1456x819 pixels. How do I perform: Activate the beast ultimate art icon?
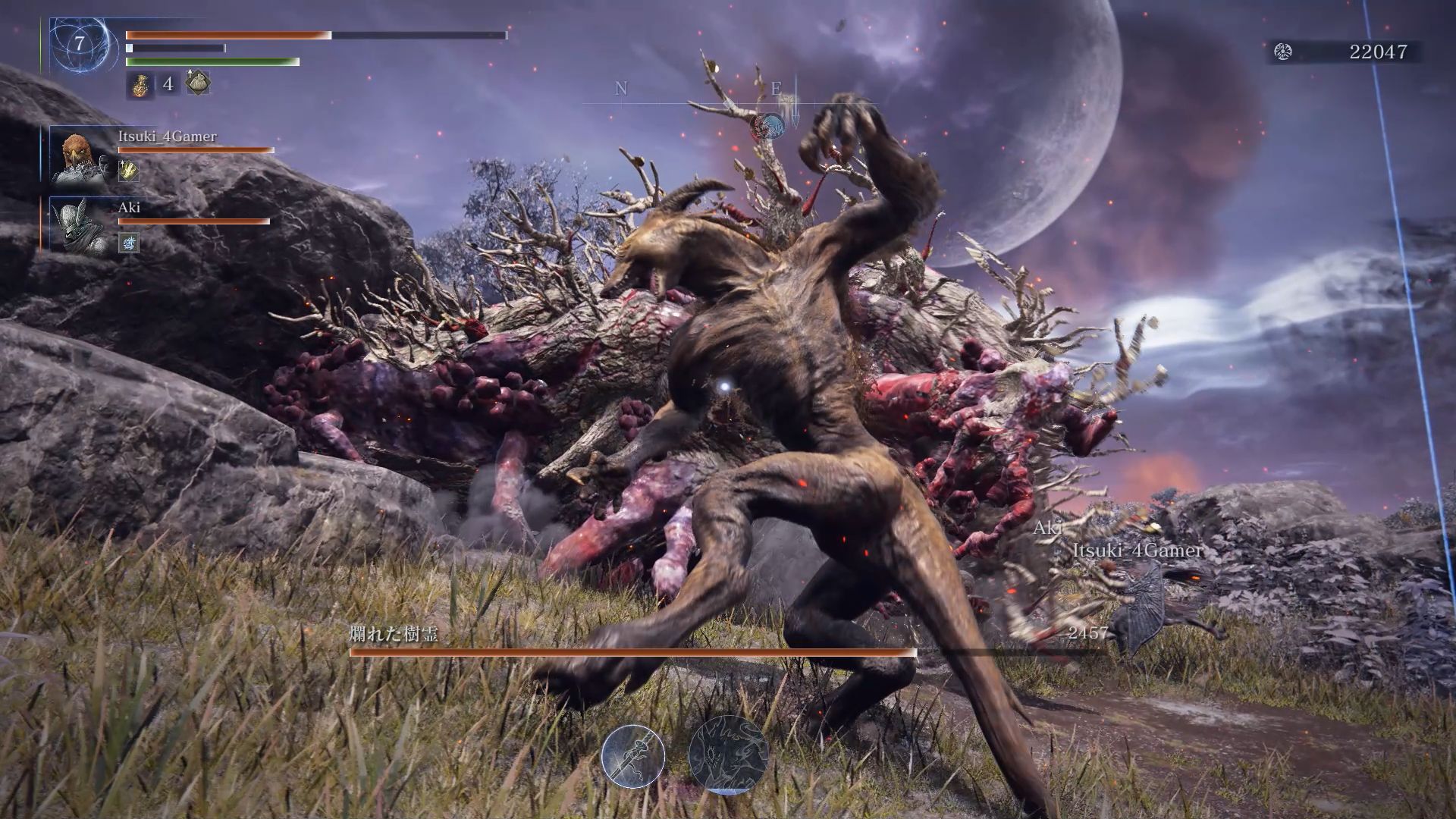coord(727,755)
